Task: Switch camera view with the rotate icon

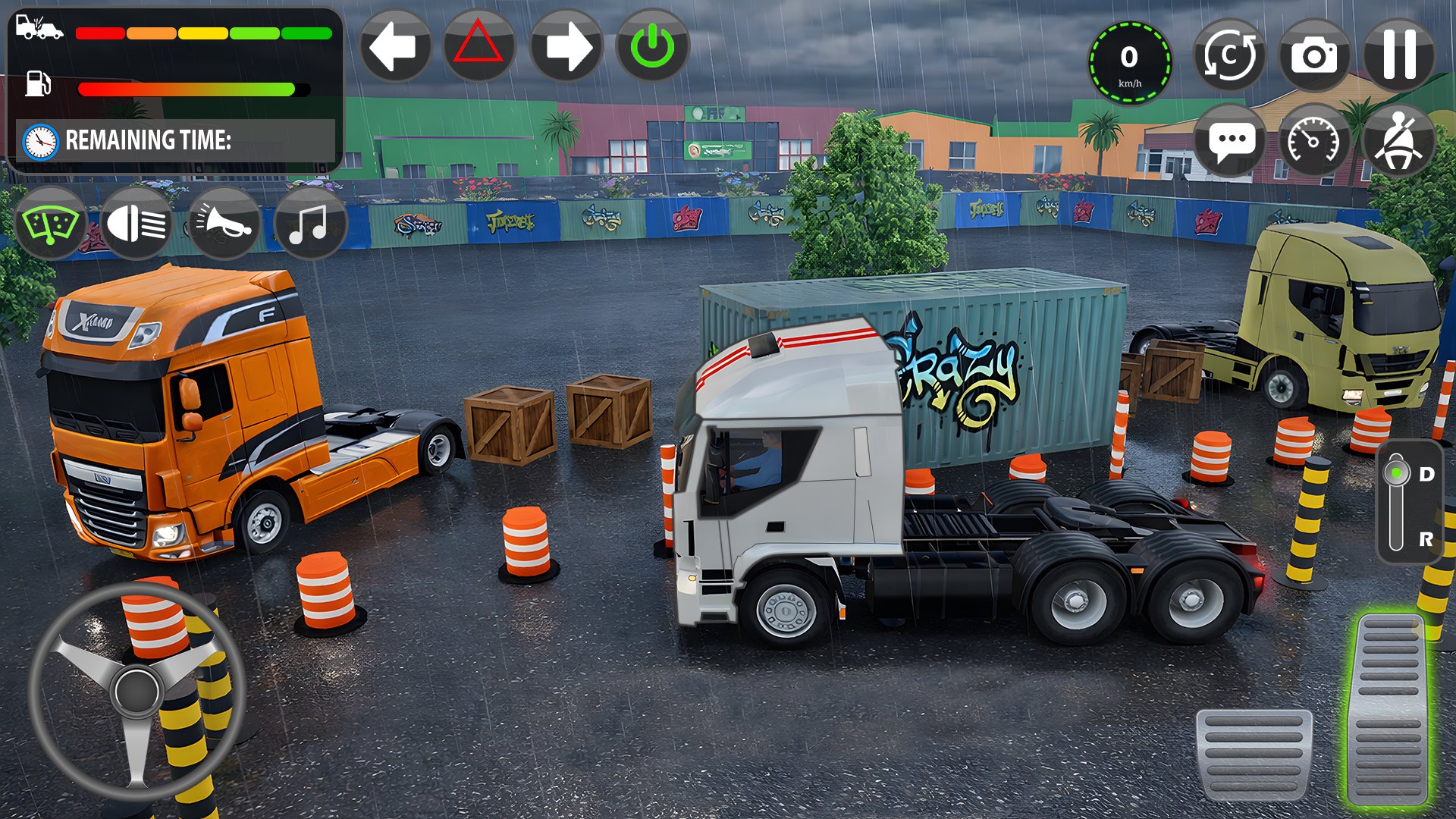Action: [x=1228, y=55]
